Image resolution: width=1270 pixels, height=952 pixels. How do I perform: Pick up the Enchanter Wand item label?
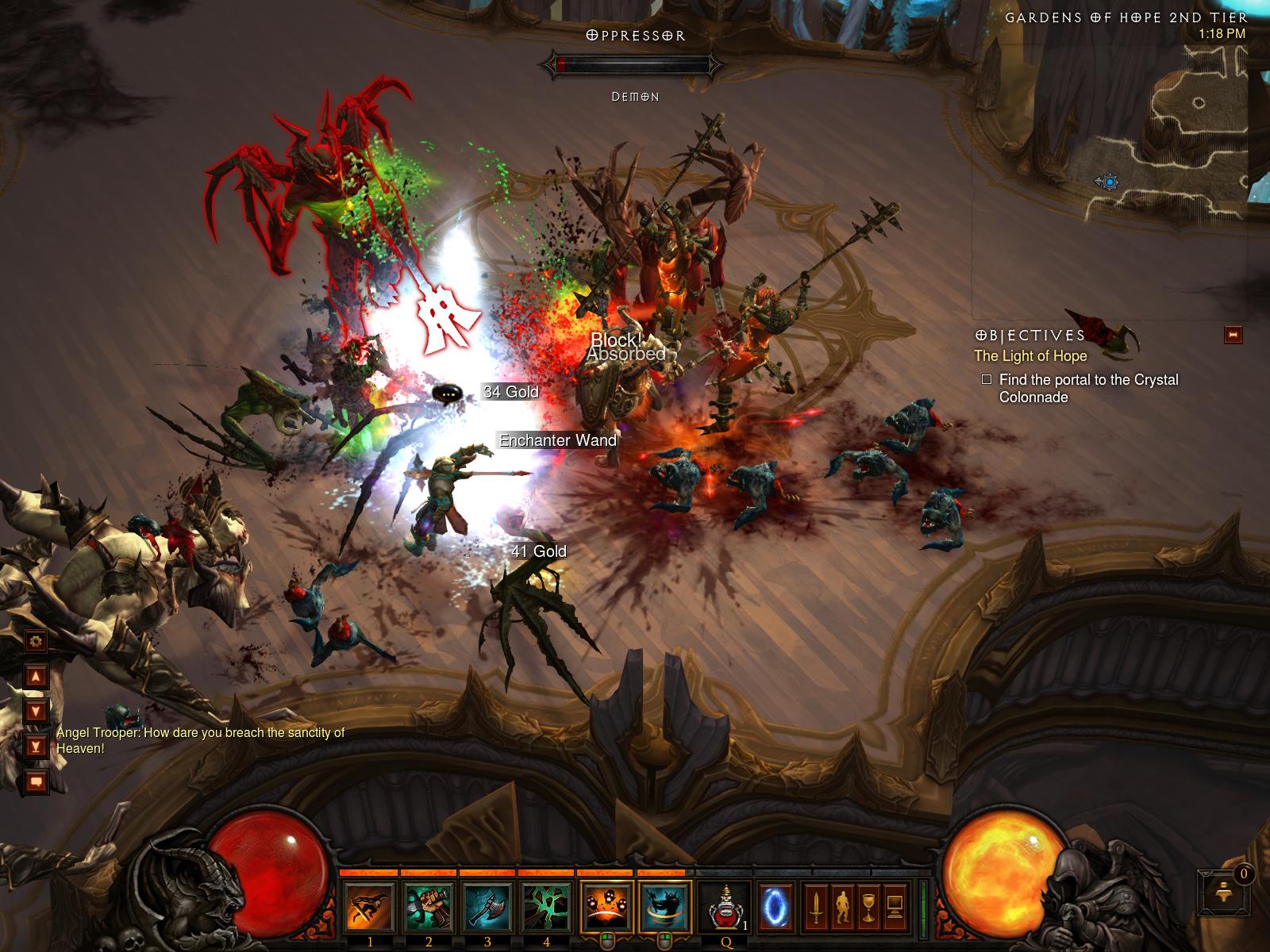557,440
